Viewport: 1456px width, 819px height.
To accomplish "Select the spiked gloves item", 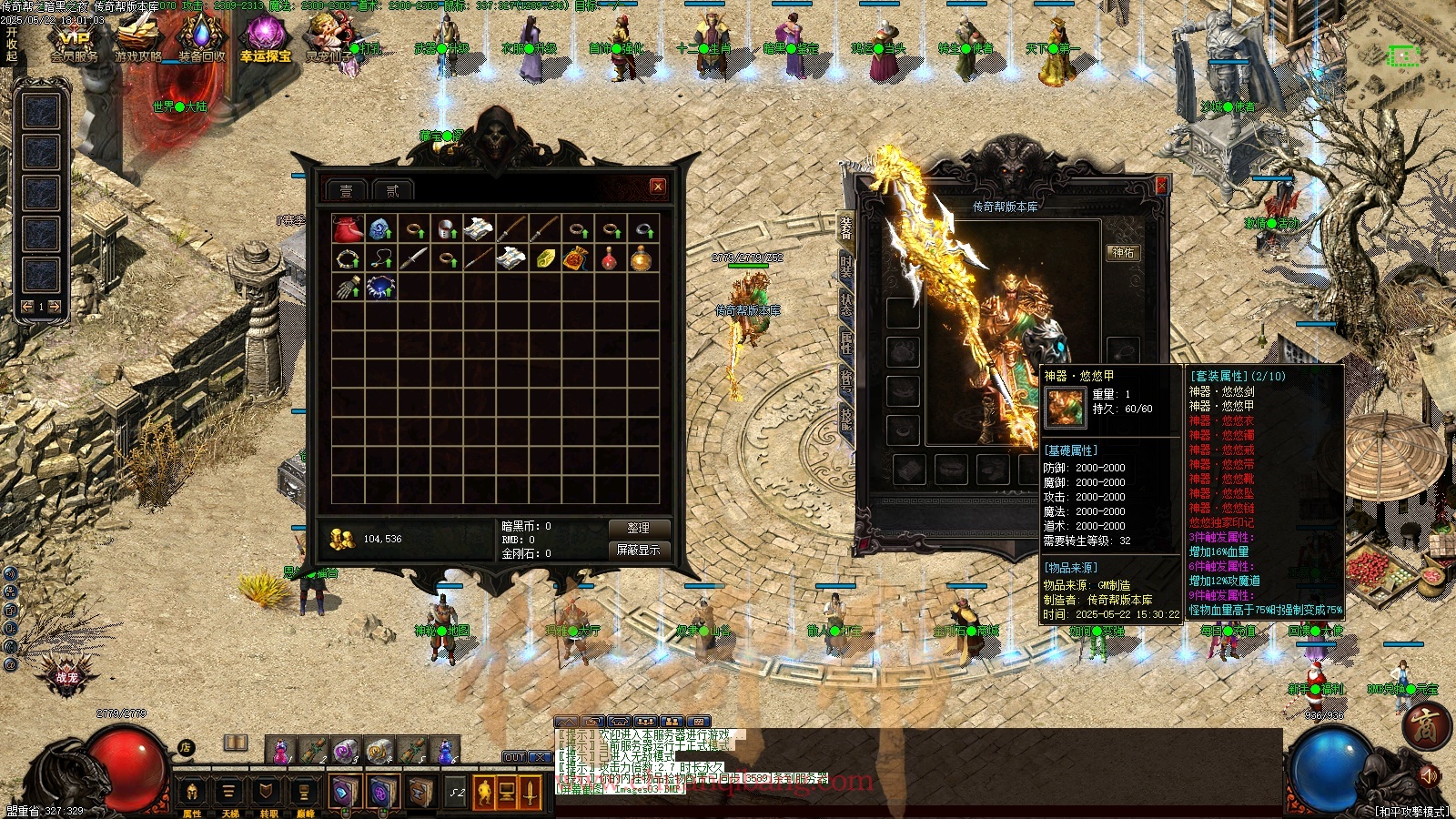I will [348, 288].
